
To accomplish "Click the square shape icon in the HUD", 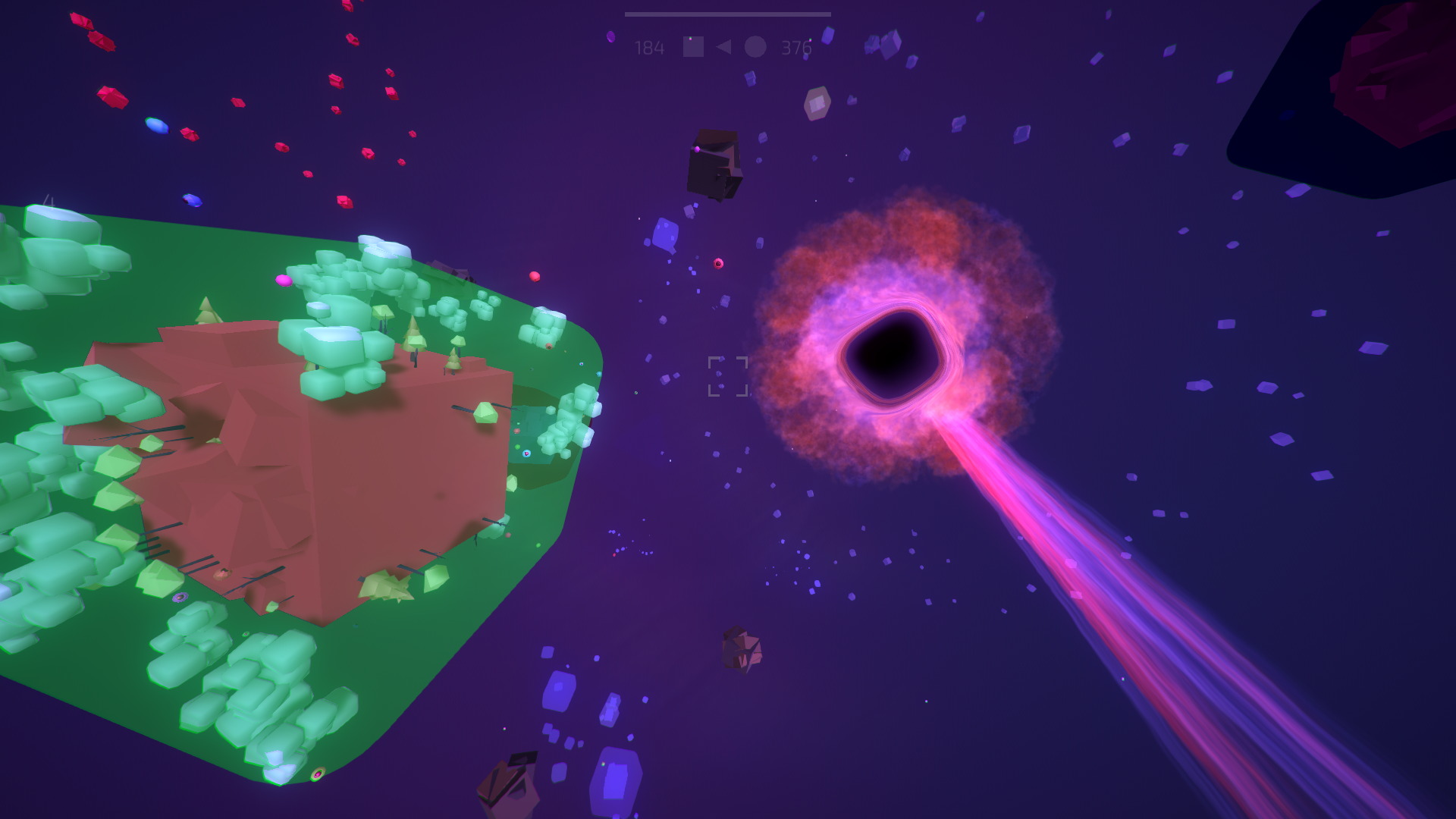I will 693,47.
